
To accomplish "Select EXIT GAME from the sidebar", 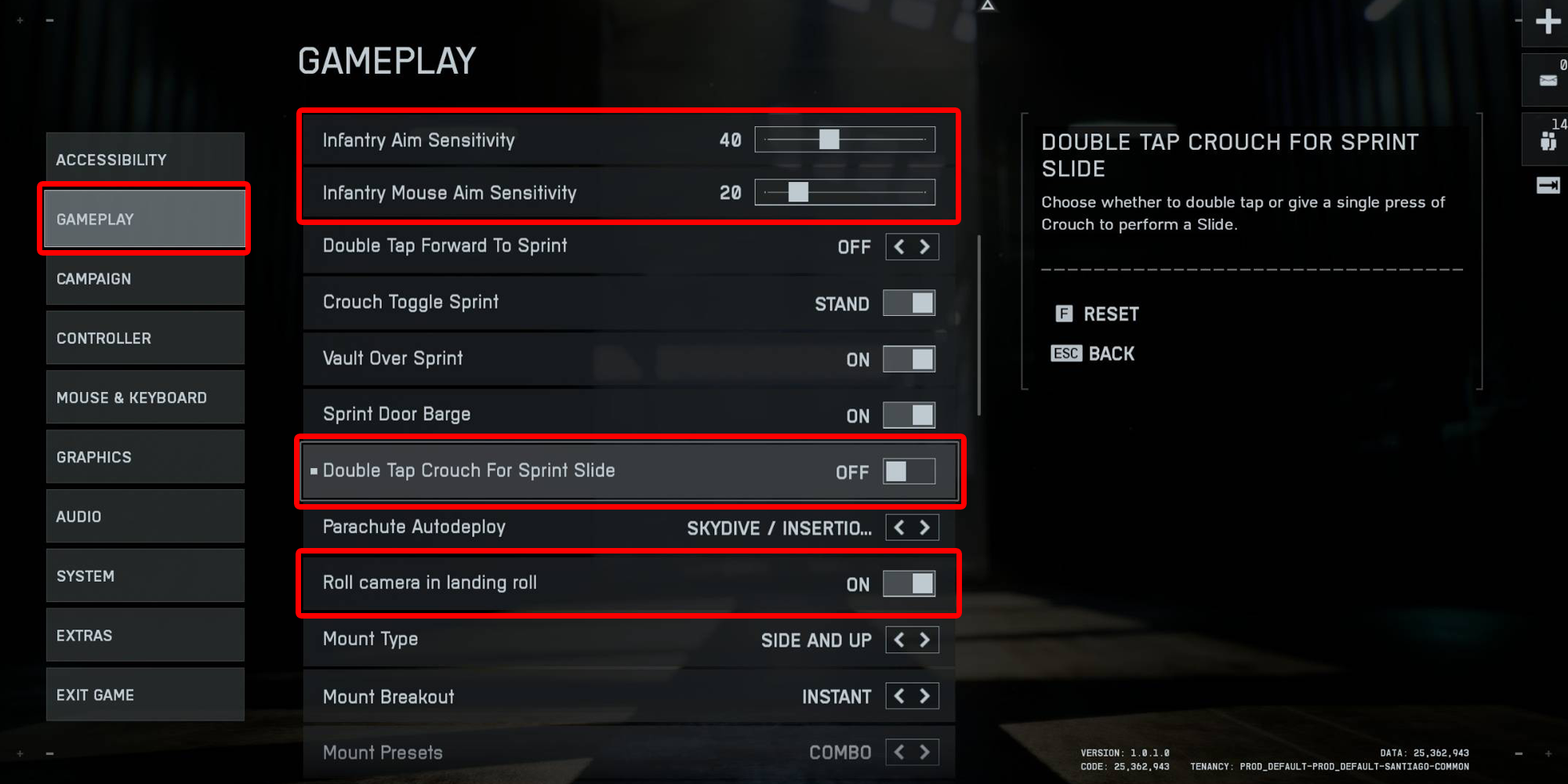I will point(144,694).
